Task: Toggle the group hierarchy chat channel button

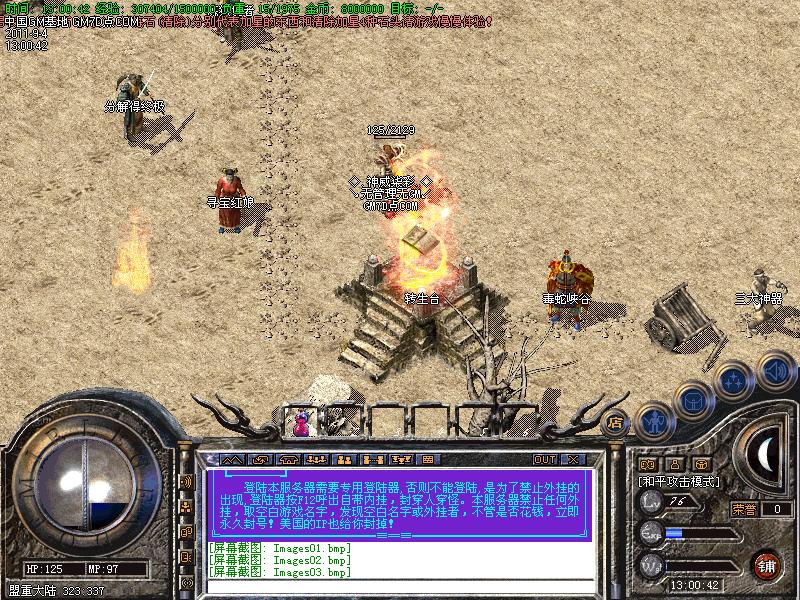Action: click(186, 507)
